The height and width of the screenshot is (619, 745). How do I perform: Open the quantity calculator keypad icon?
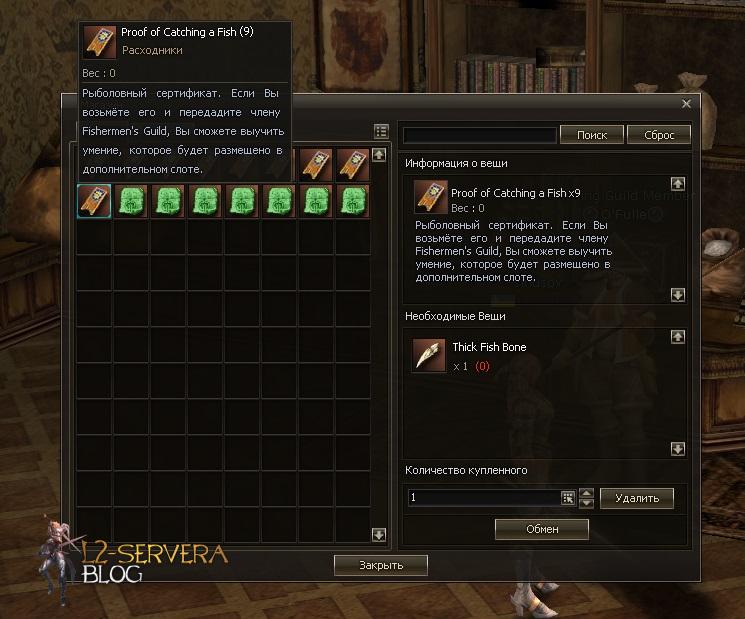tap(568, 497)
